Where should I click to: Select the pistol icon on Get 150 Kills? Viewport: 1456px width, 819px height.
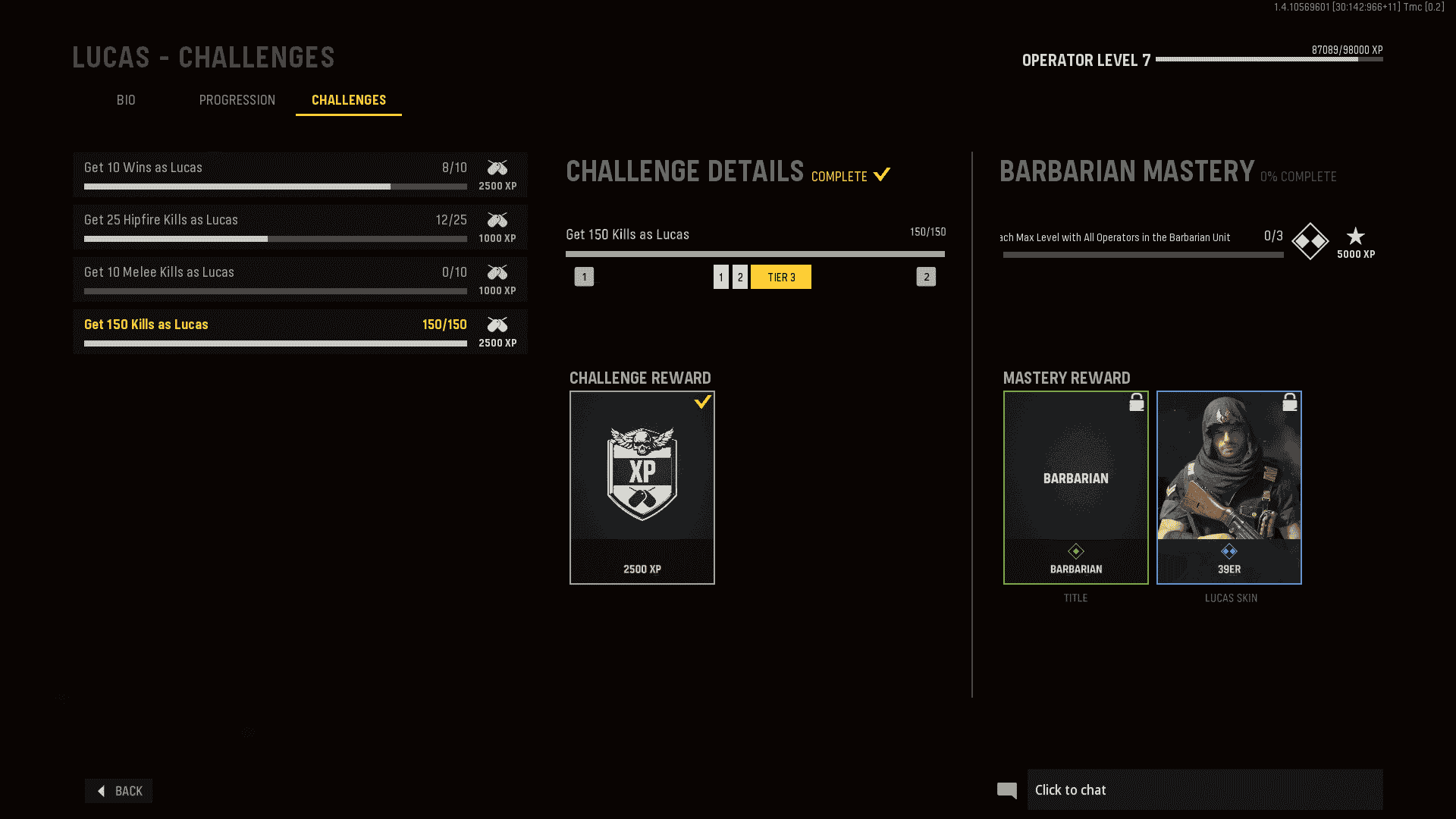497,325
